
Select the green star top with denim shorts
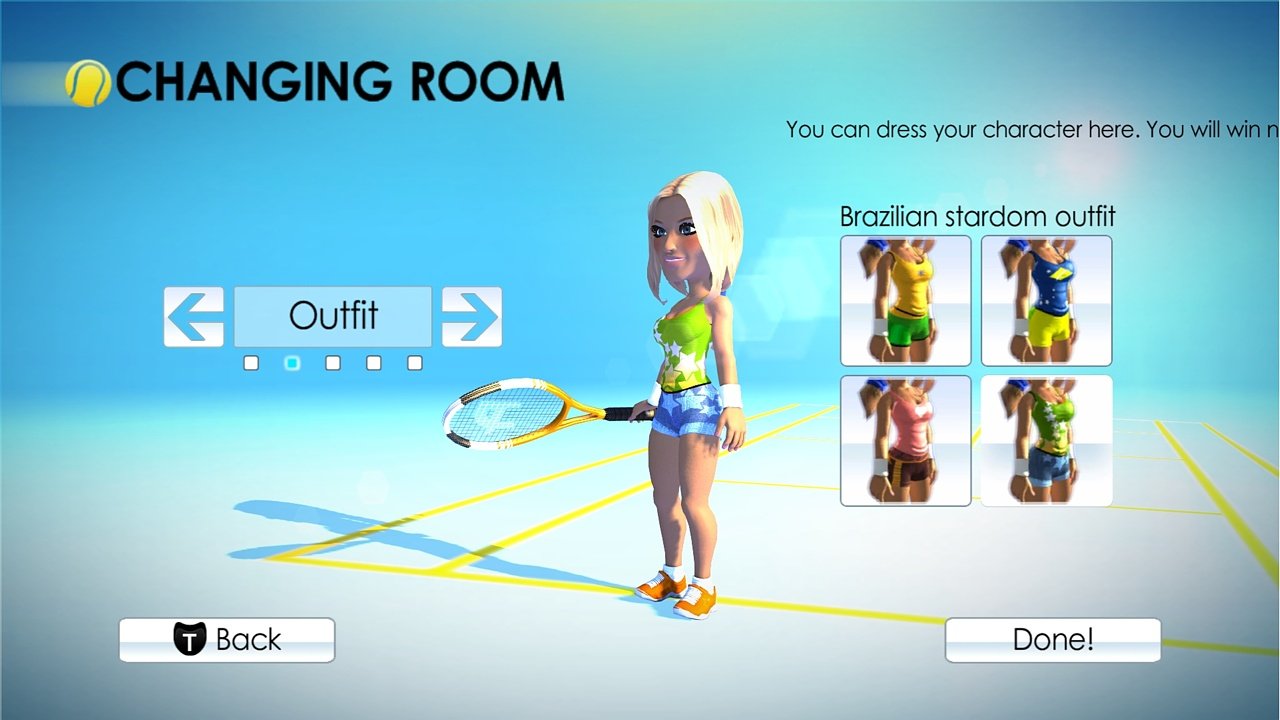1046,440
